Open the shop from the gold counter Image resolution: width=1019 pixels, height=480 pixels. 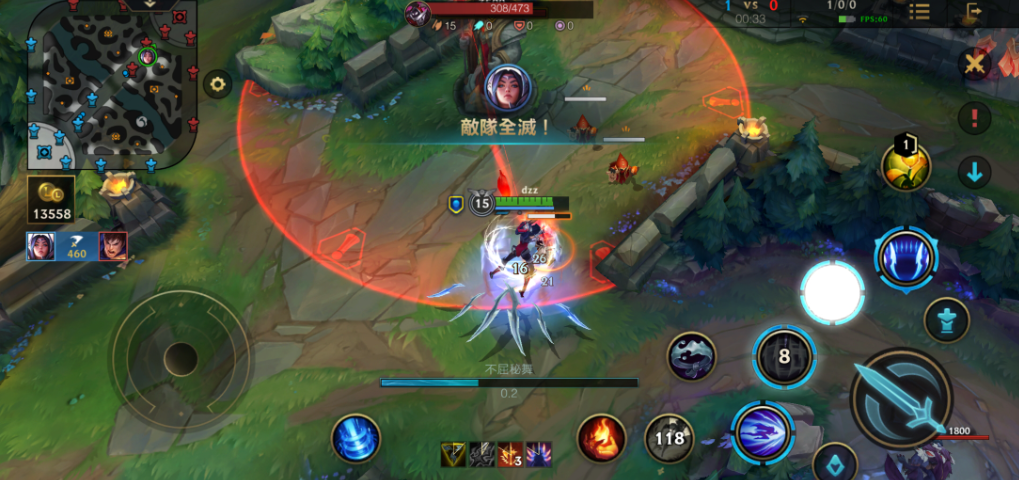point(50,200)
